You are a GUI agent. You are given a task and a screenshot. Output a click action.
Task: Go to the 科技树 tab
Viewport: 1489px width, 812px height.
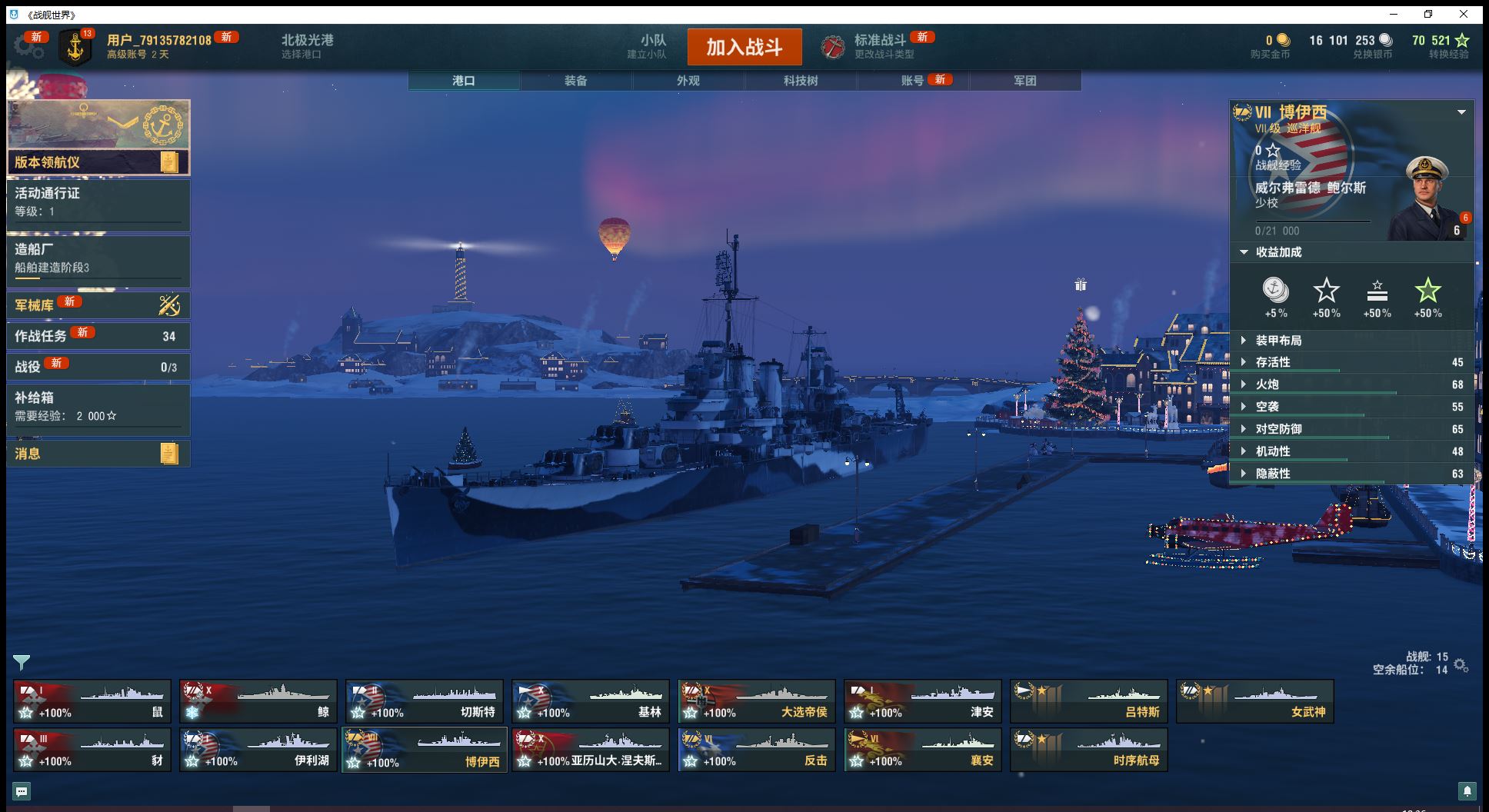pyautogui.click(x=800, y=81)
